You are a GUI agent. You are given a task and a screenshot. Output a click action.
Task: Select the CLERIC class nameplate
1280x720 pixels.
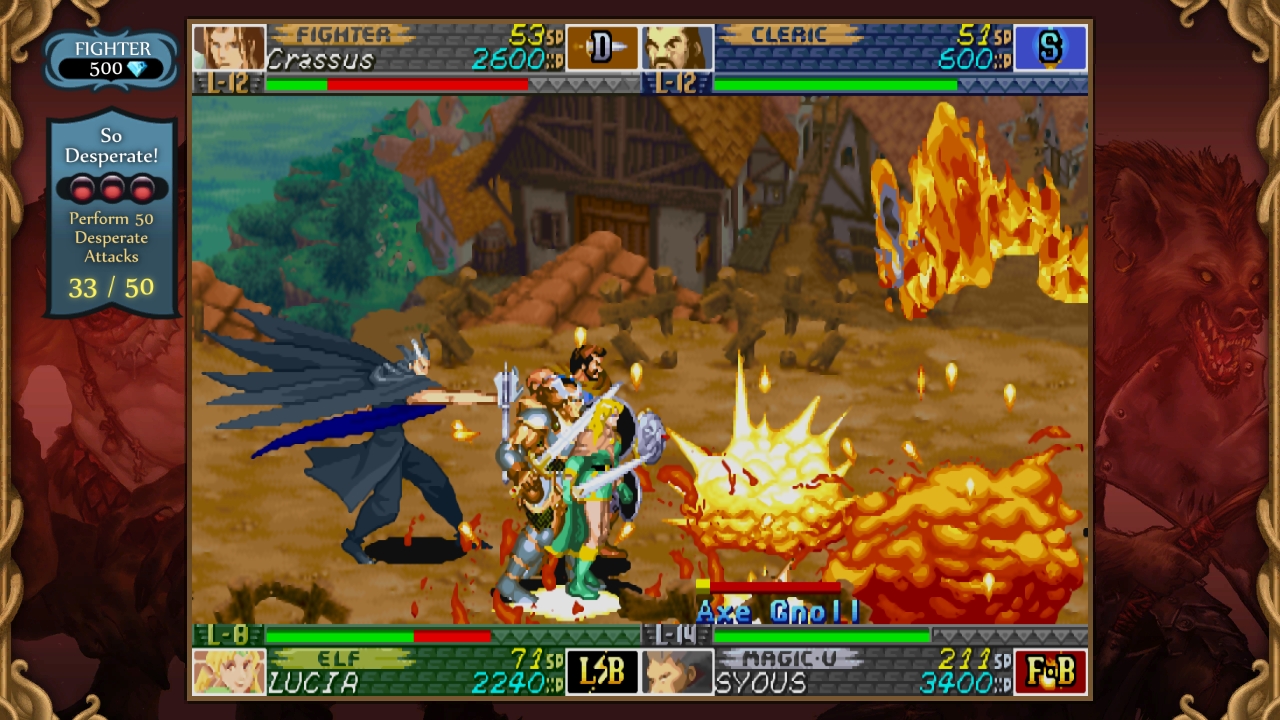click(x=790, y=31)
